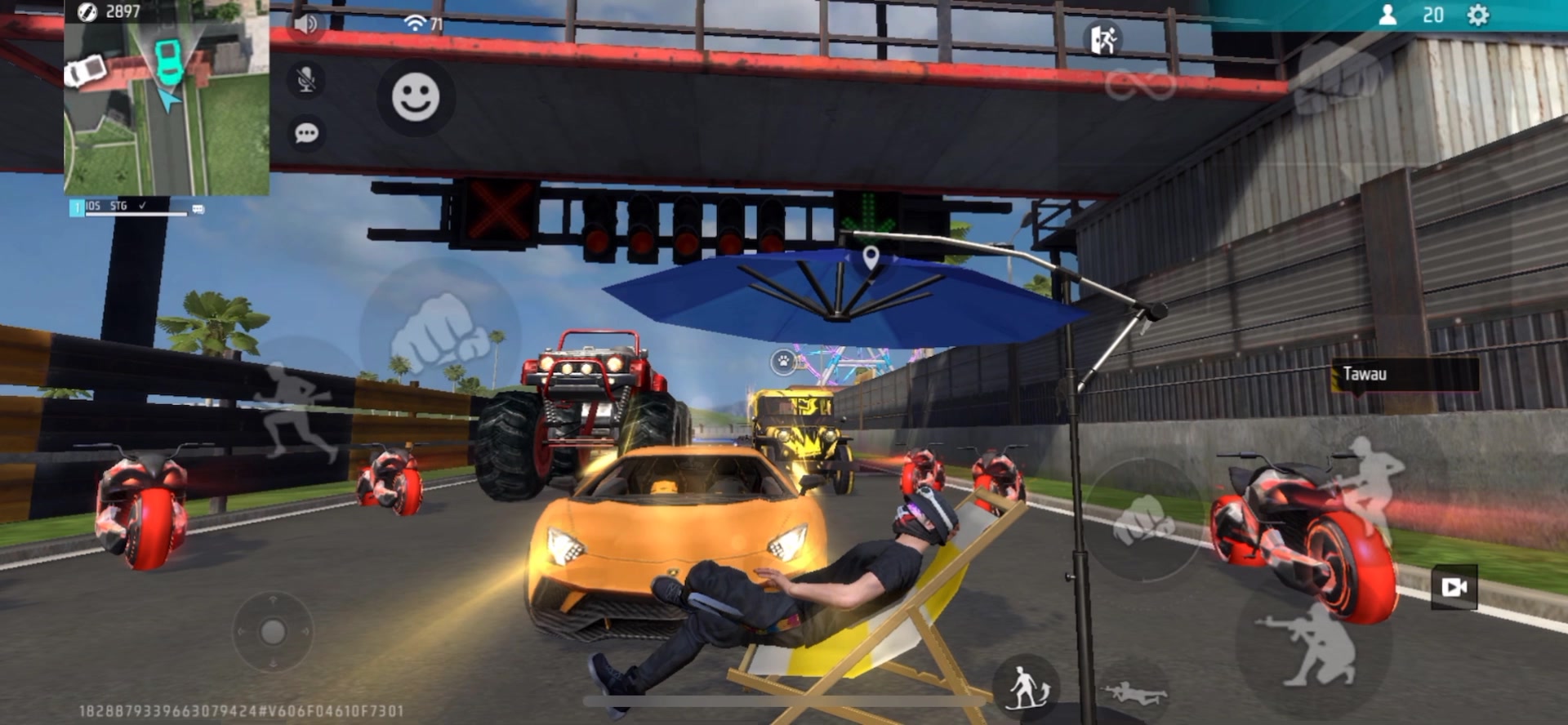Screen dimensions: 1568x725
Task: Unmute the microphone icon
Action: click(x=306, y=80)
